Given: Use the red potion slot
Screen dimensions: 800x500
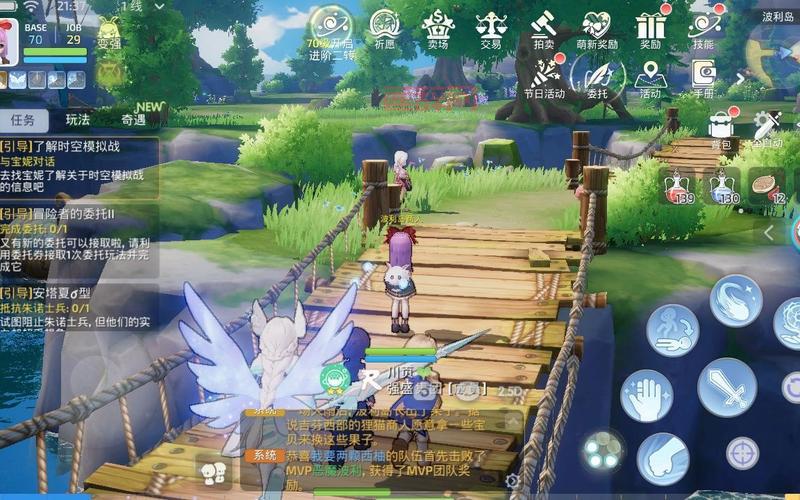Looking at the screenshot, I should click(680, 185).
